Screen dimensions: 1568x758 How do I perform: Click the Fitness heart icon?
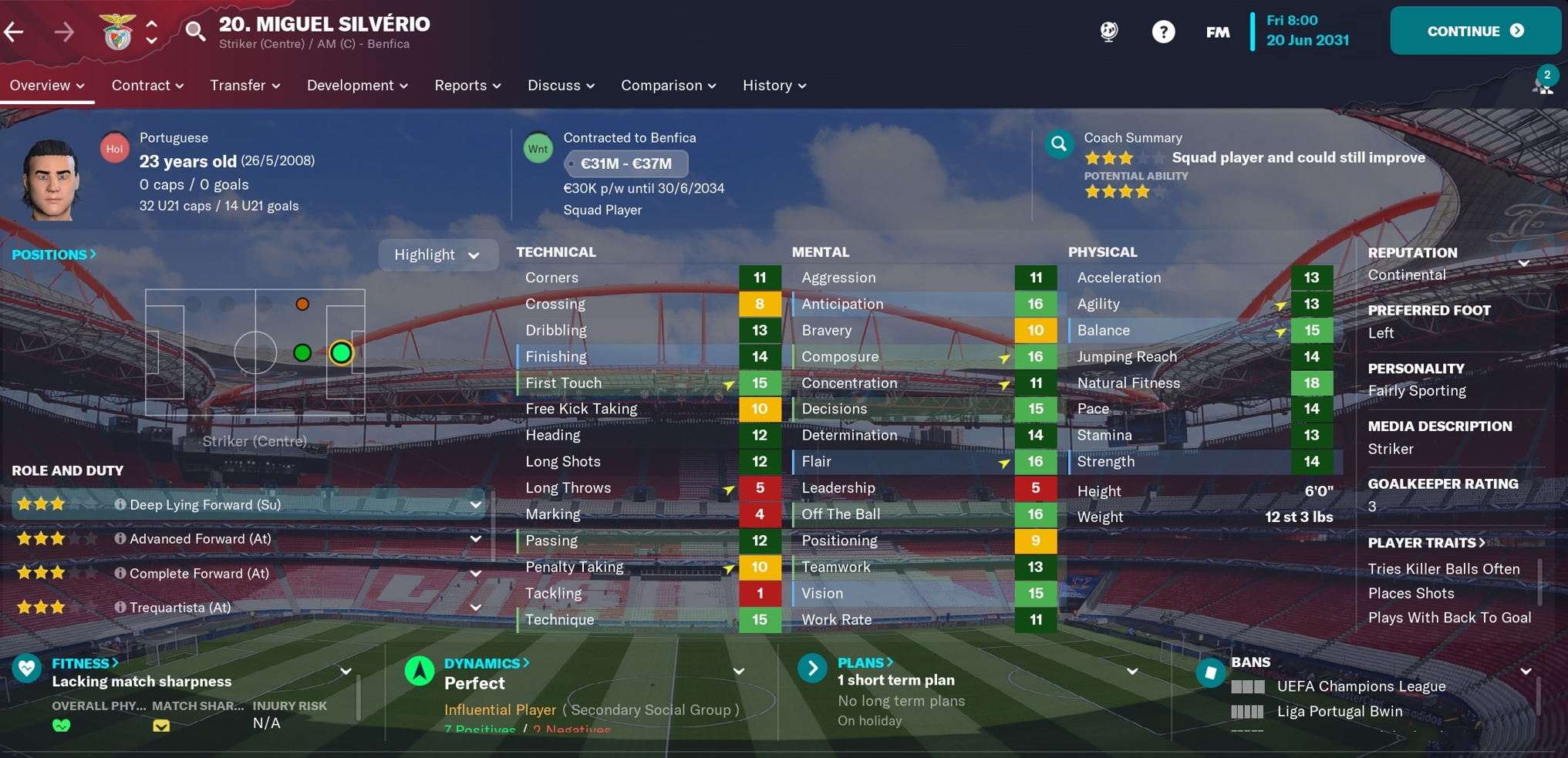[x=28, y=669]
